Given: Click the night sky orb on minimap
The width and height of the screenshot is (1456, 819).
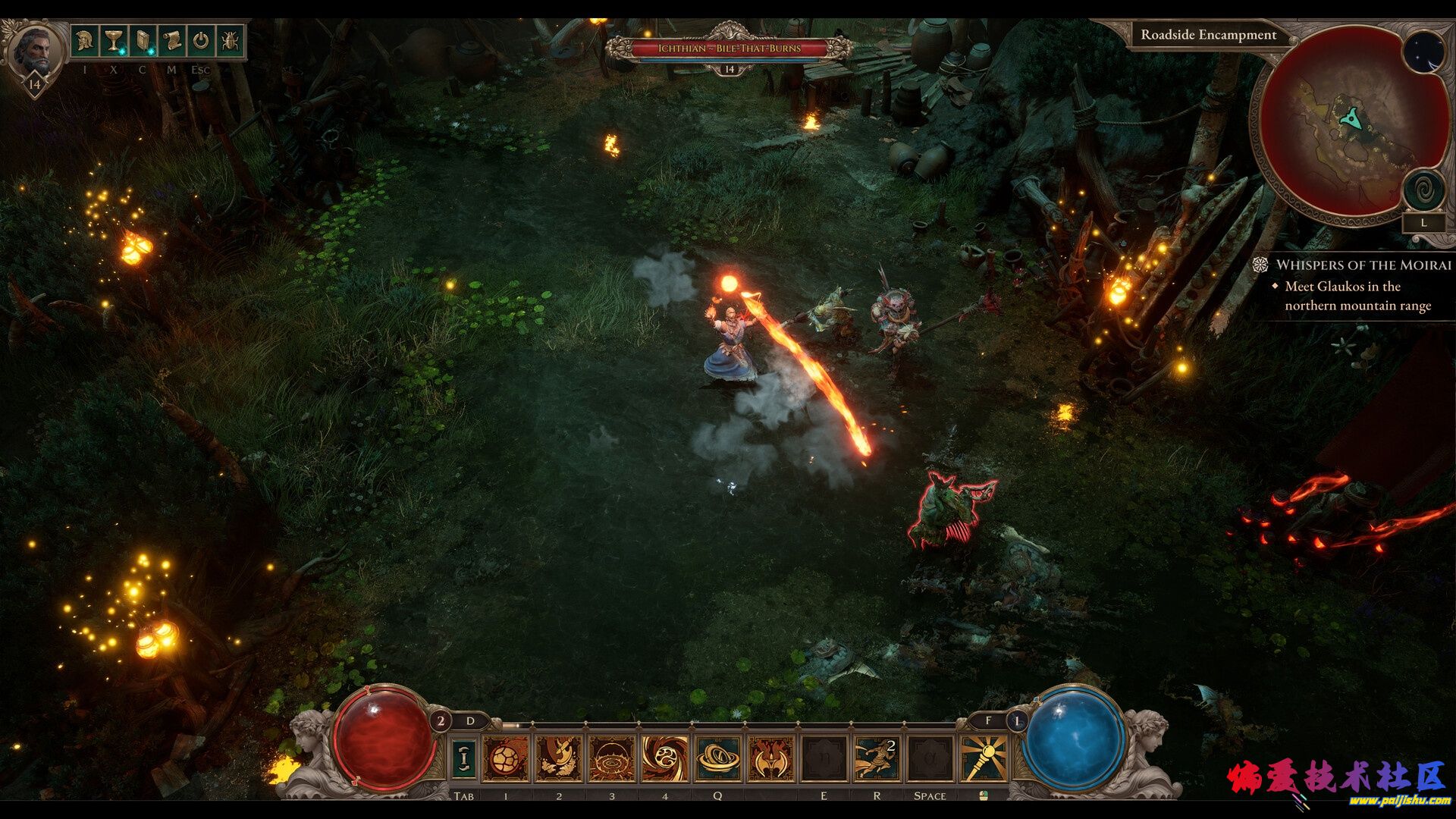Looking at the screenshot, I should 1423,52.
